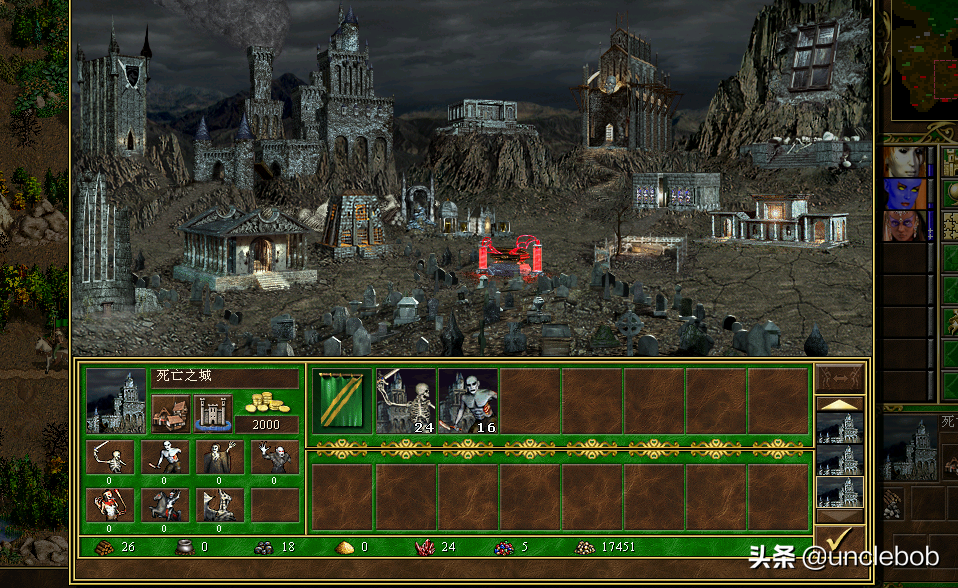Click the town list scroll-up arrow
Image resolution: width=958 pixels, height=588 pixels.
839,404
